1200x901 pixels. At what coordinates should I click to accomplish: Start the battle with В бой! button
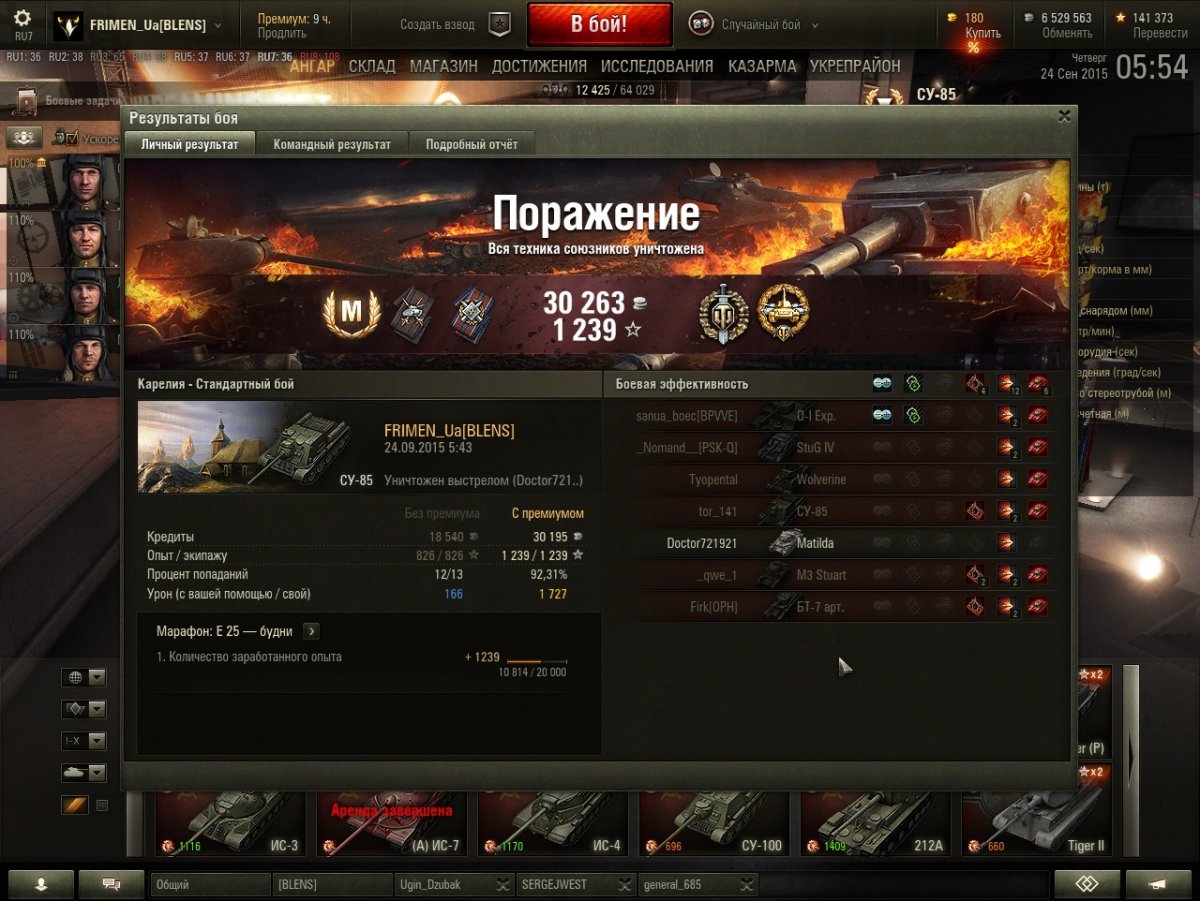[599, 25]
